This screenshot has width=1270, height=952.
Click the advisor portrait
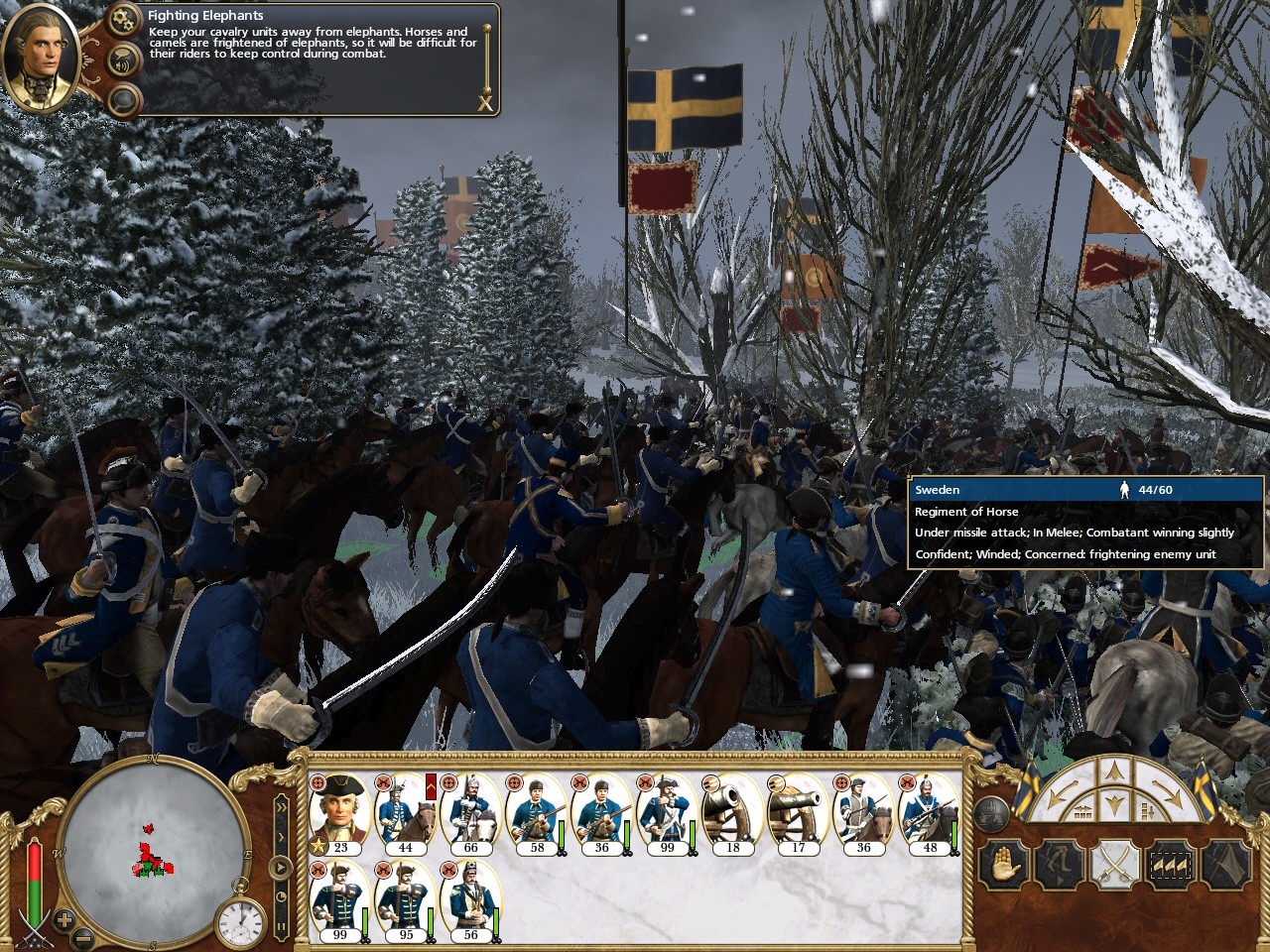42,58
